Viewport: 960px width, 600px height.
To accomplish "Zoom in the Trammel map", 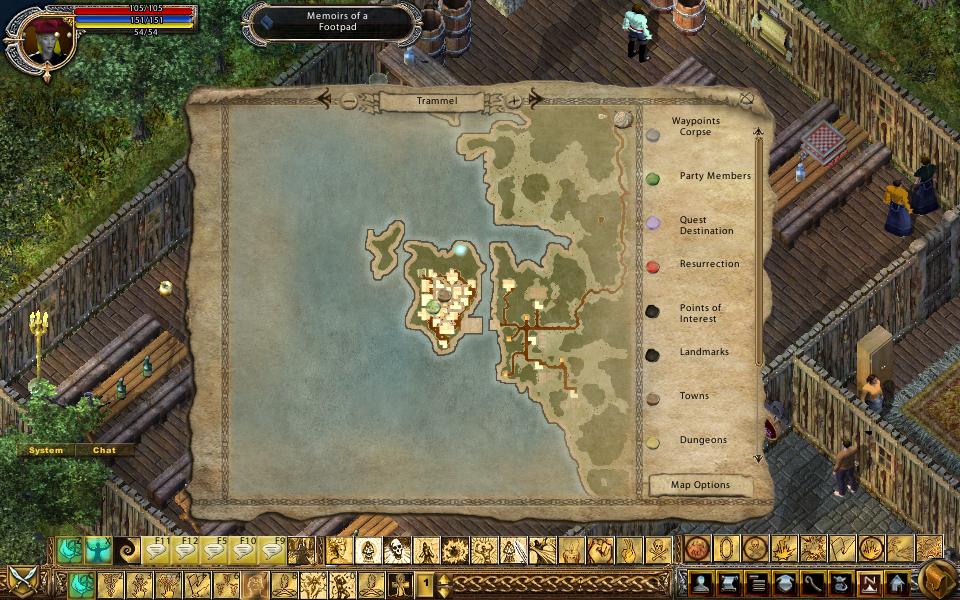I will tap(514, 101).
